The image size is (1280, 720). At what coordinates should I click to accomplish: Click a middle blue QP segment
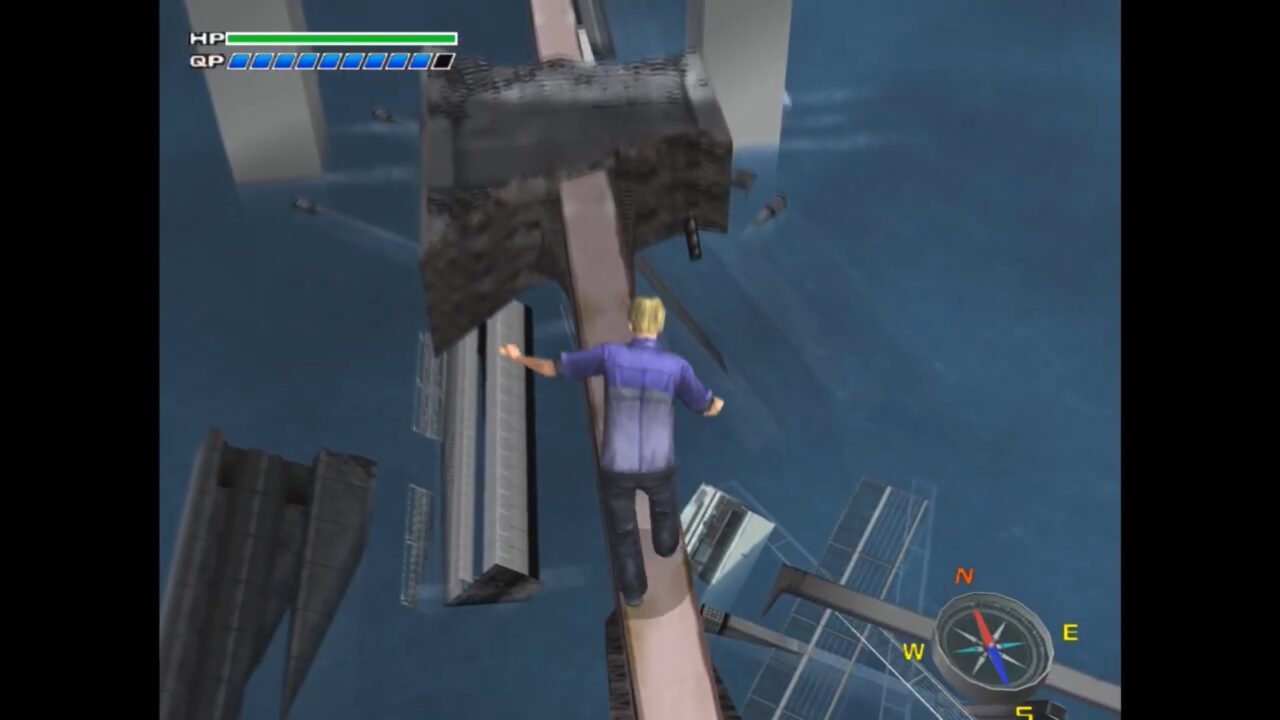330,63
